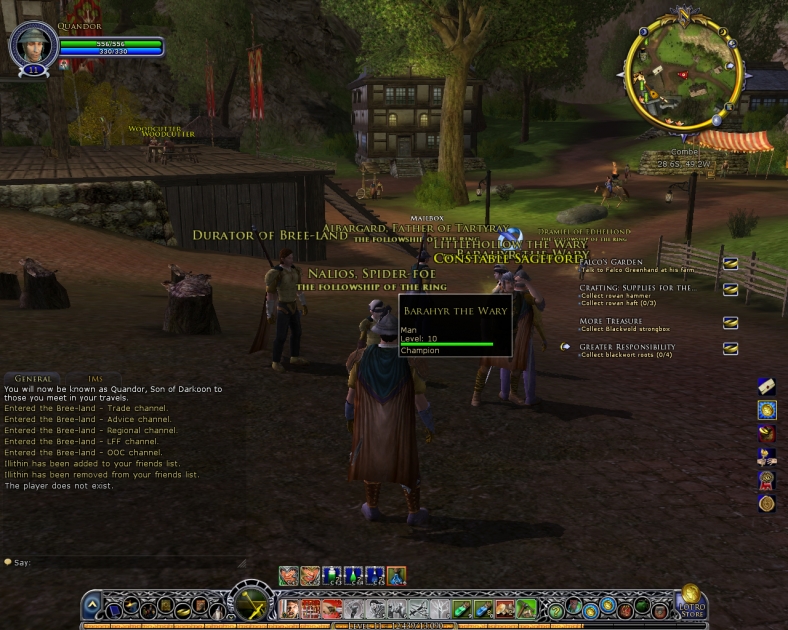
Task: Open the main menu arrow button
Action: pyautogui.click(x=92, y=606)
